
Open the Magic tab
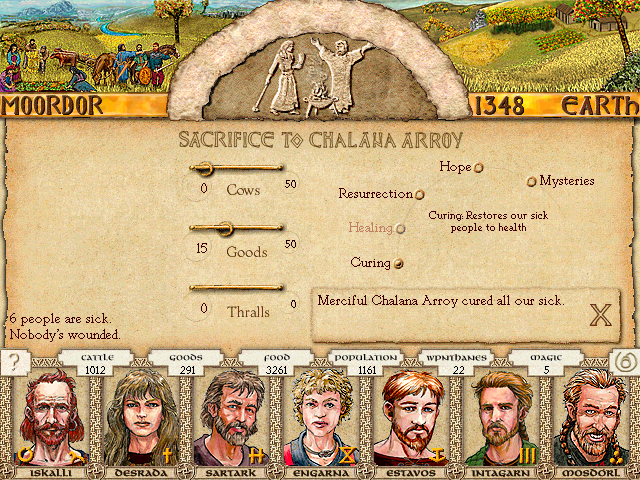point(548,364)
